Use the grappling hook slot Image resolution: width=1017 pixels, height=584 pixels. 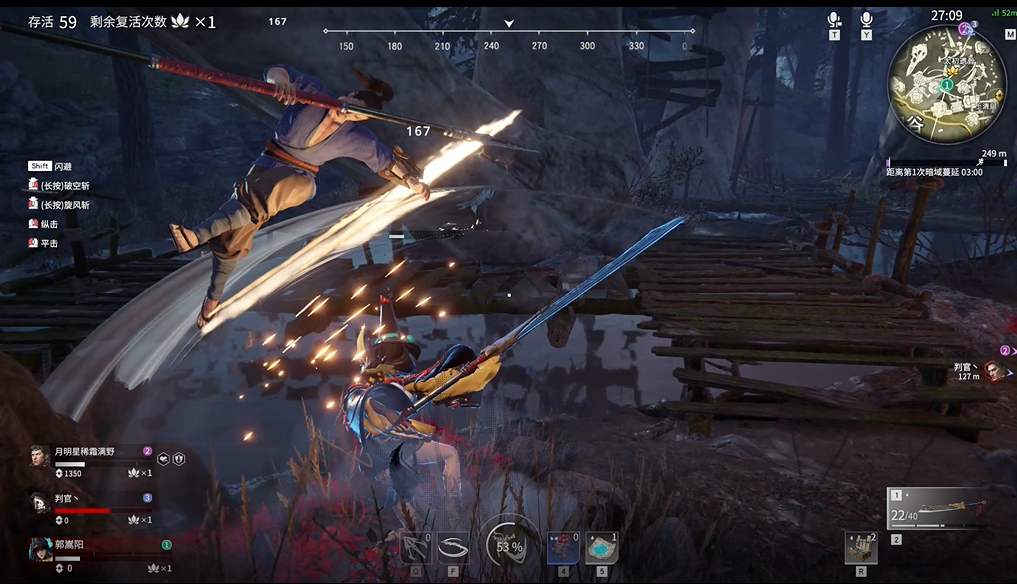(416, 547)
